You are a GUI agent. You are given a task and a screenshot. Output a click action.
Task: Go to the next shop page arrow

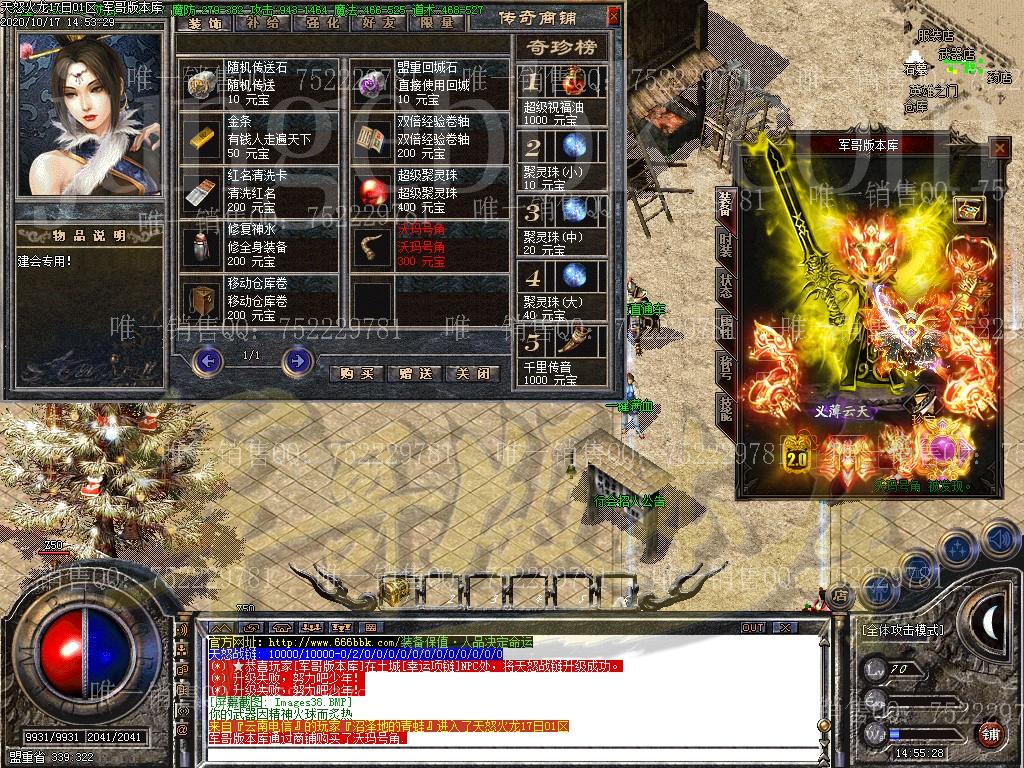click(297, 361)
